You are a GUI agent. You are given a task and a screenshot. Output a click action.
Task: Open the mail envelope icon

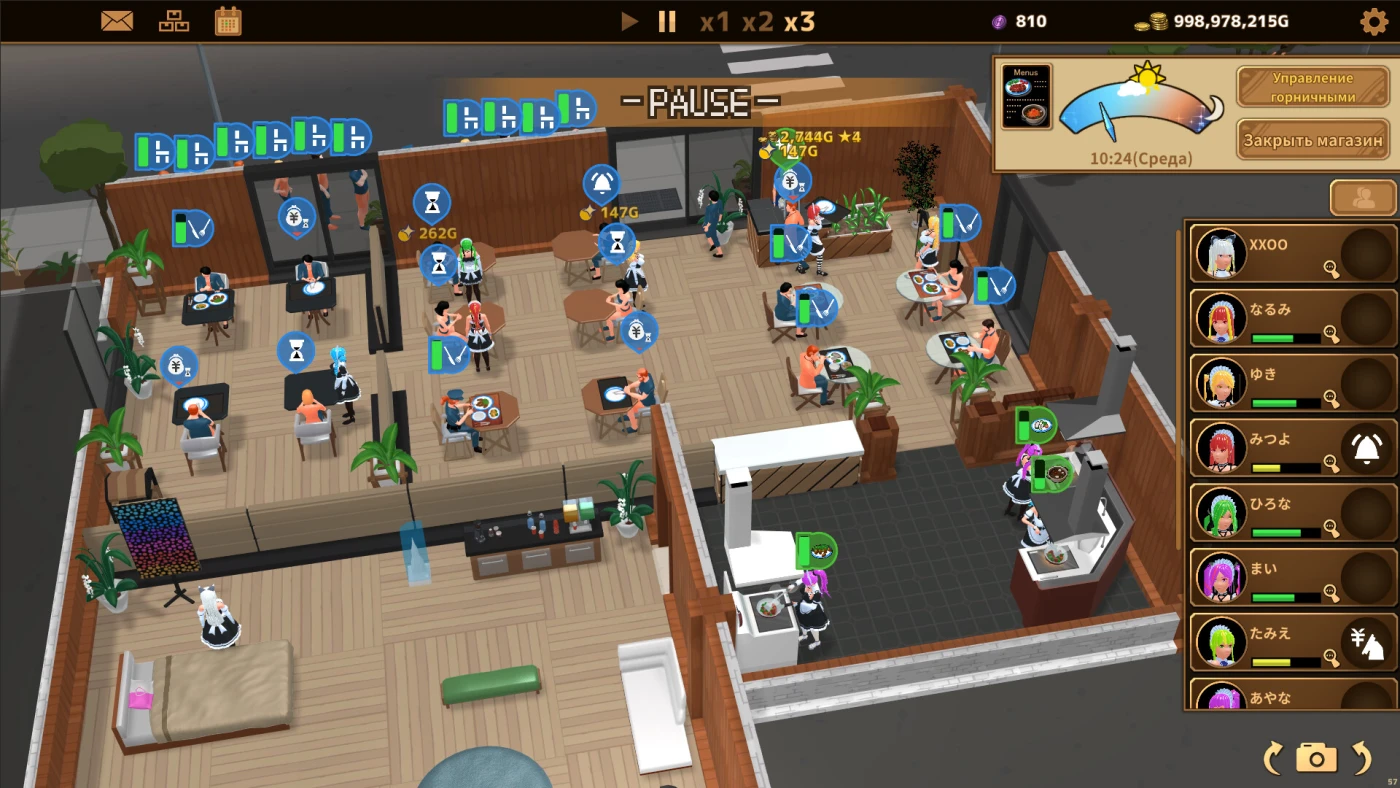[117, 21]
